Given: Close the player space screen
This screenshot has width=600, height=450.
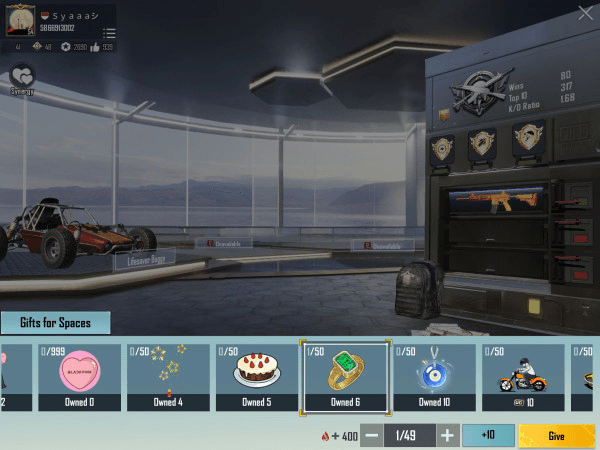Looking at the screenshot, I should pos(585,13).
